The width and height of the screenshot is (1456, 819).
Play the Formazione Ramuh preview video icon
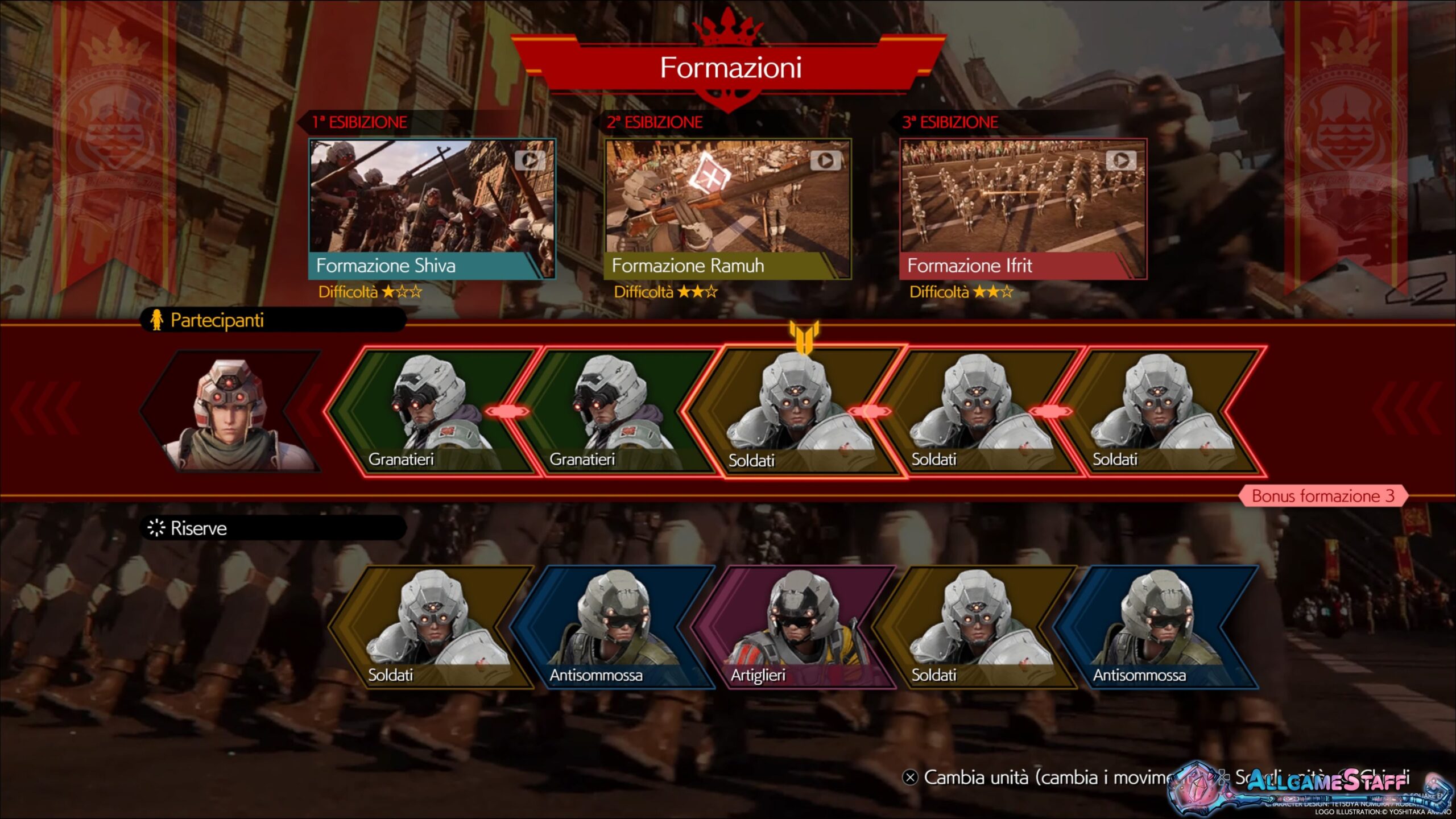point(825,161)
